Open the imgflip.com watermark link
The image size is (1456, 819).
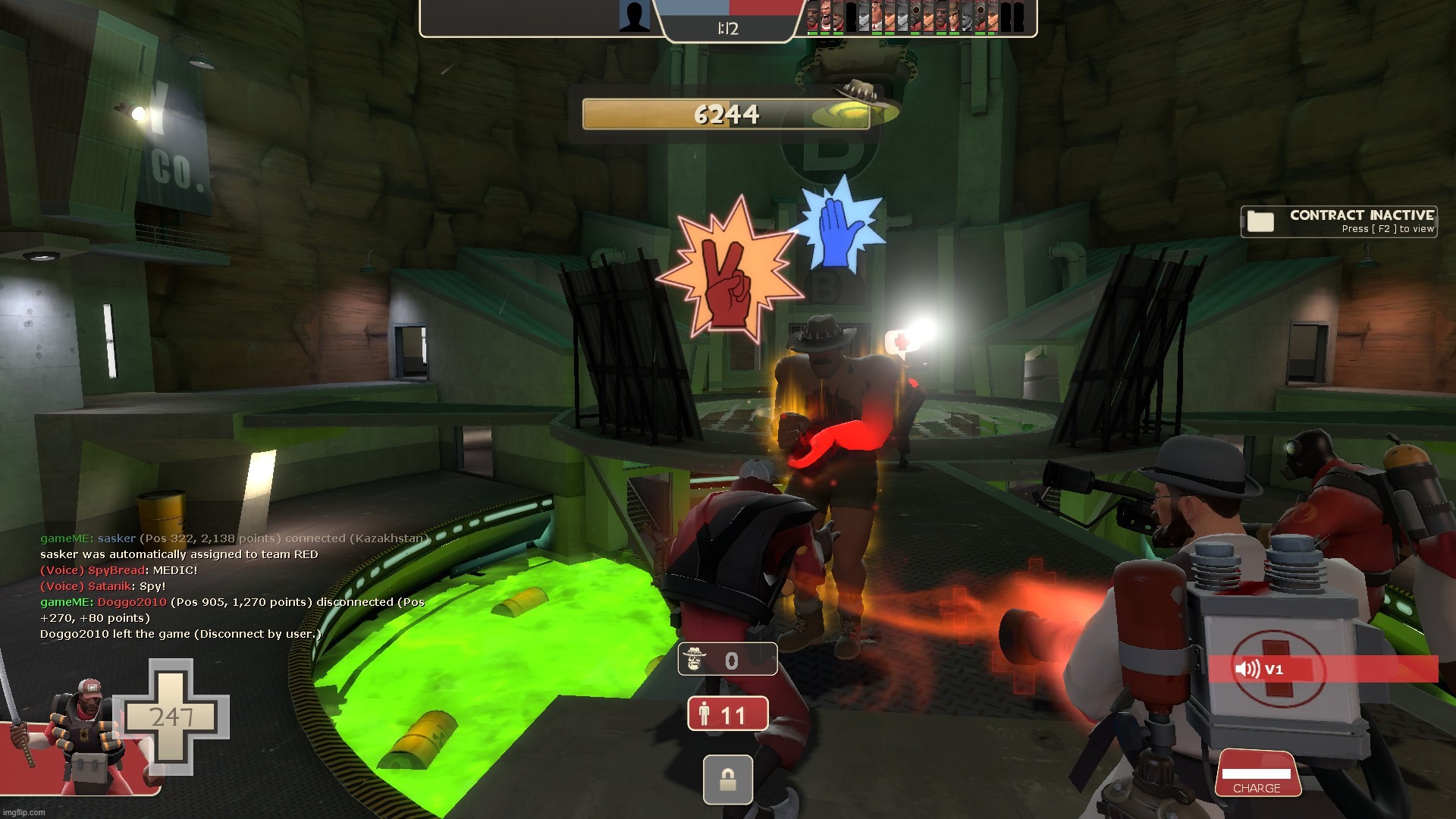point(23,812)
